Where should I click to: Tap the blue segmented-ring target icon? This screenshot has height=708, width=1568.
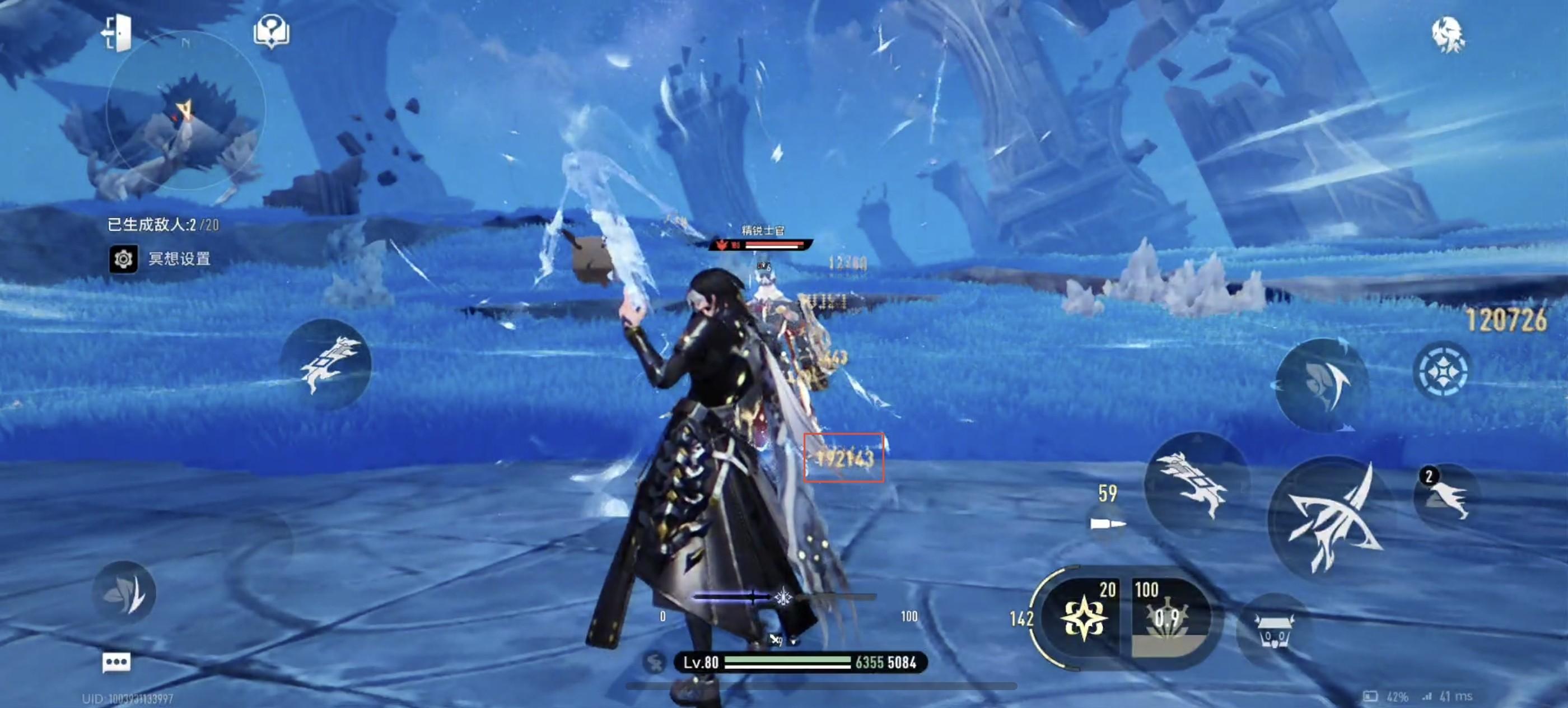[1441, 371]
